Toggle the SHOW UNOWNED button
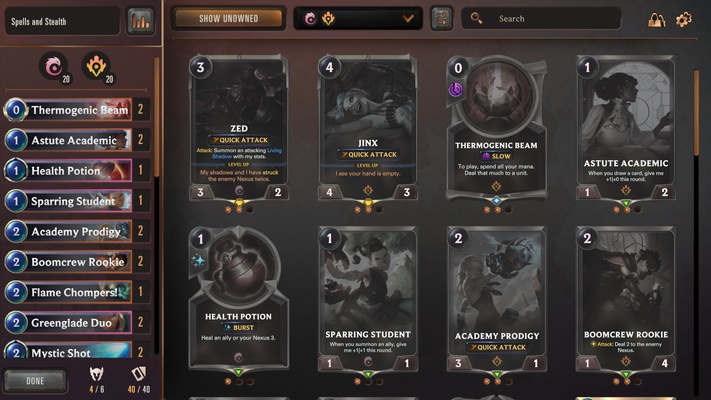Screen dimensions: 711x400 [x=228, y=18]
